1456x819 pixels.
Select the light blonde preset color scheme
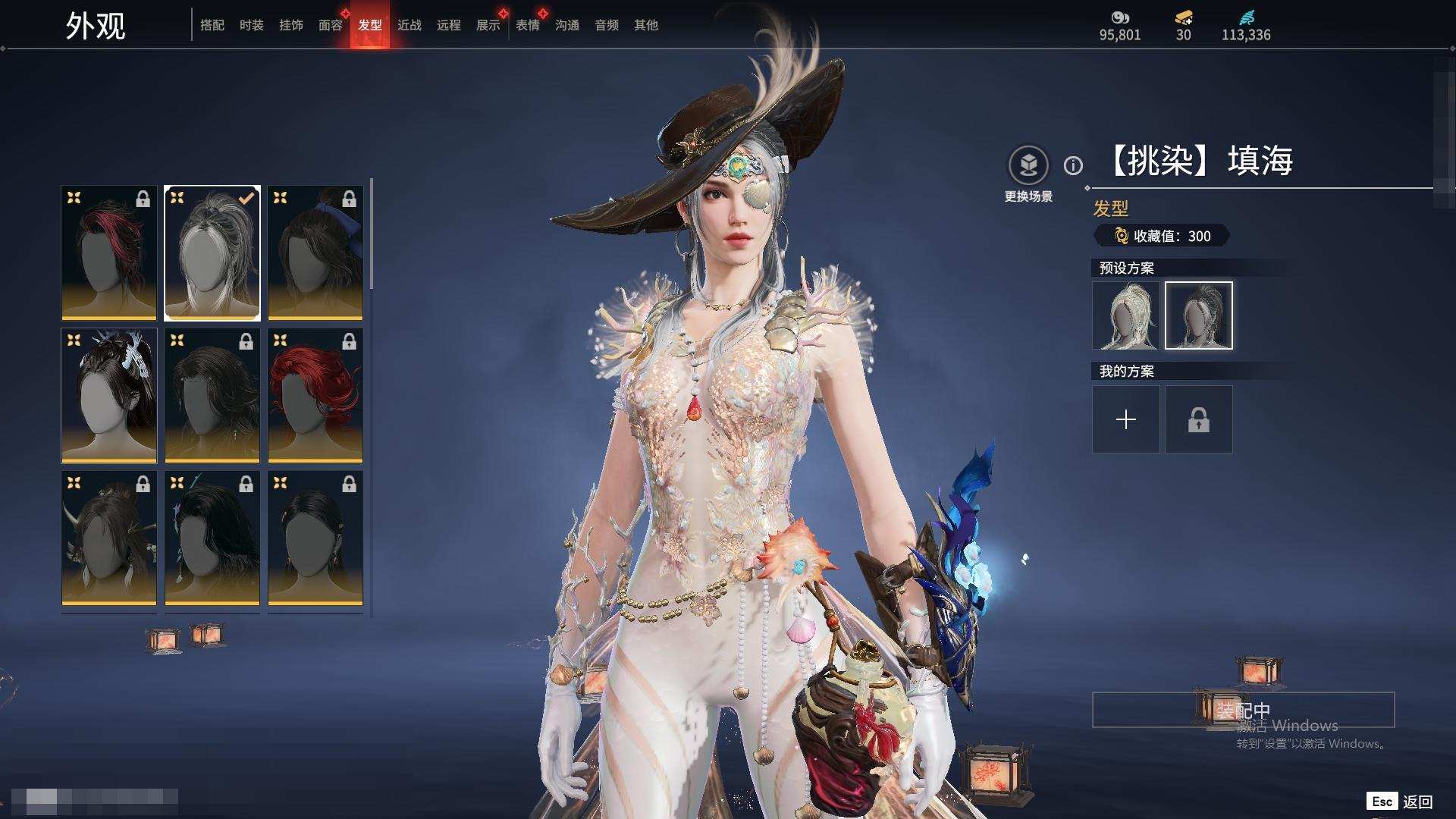coord(1126,315)
